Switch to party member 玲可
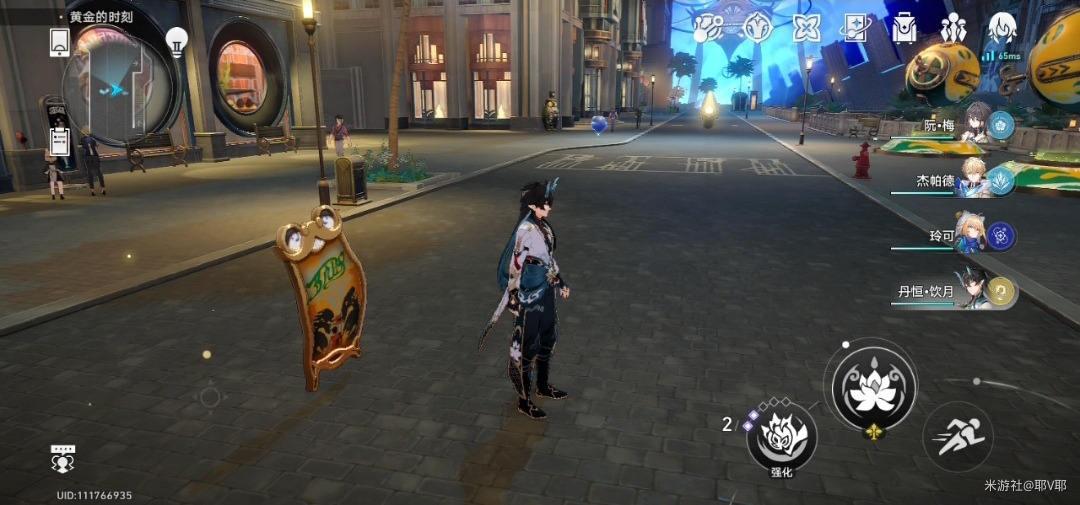1080x505 pixels. pyautogui.click(x=975, y=236)
